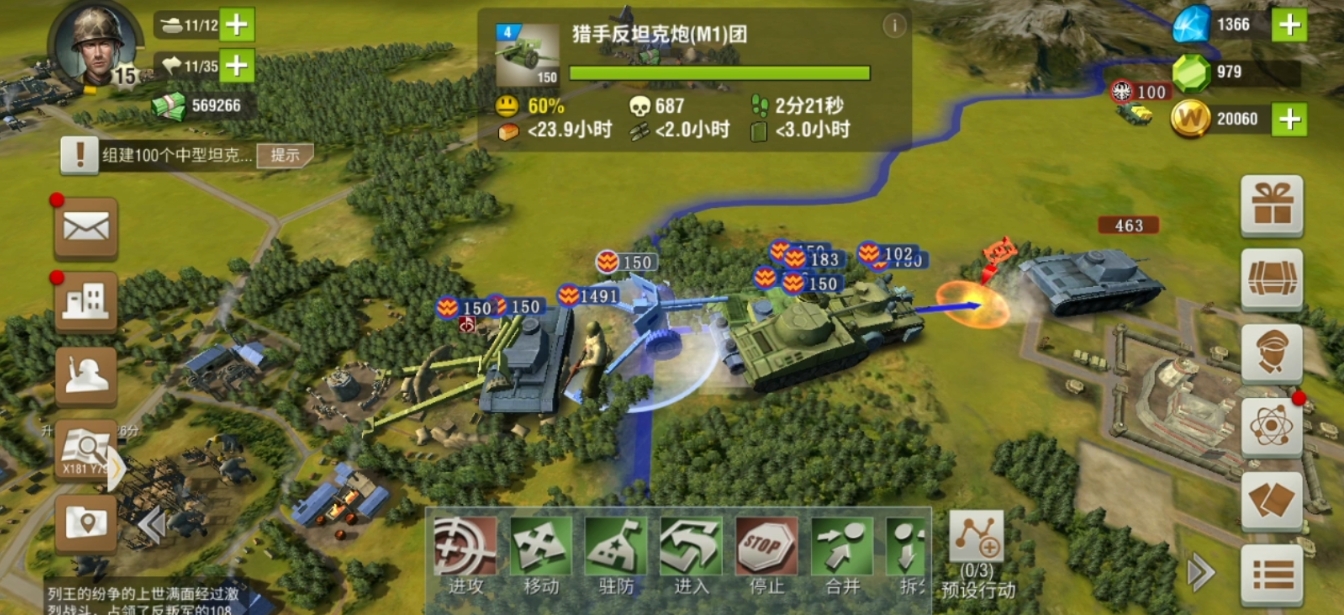Show info for 猎手反坦克炮(M1)团 unit
Image resolution: width=1344 pixels, height=615 pixels.
[894, 25]
